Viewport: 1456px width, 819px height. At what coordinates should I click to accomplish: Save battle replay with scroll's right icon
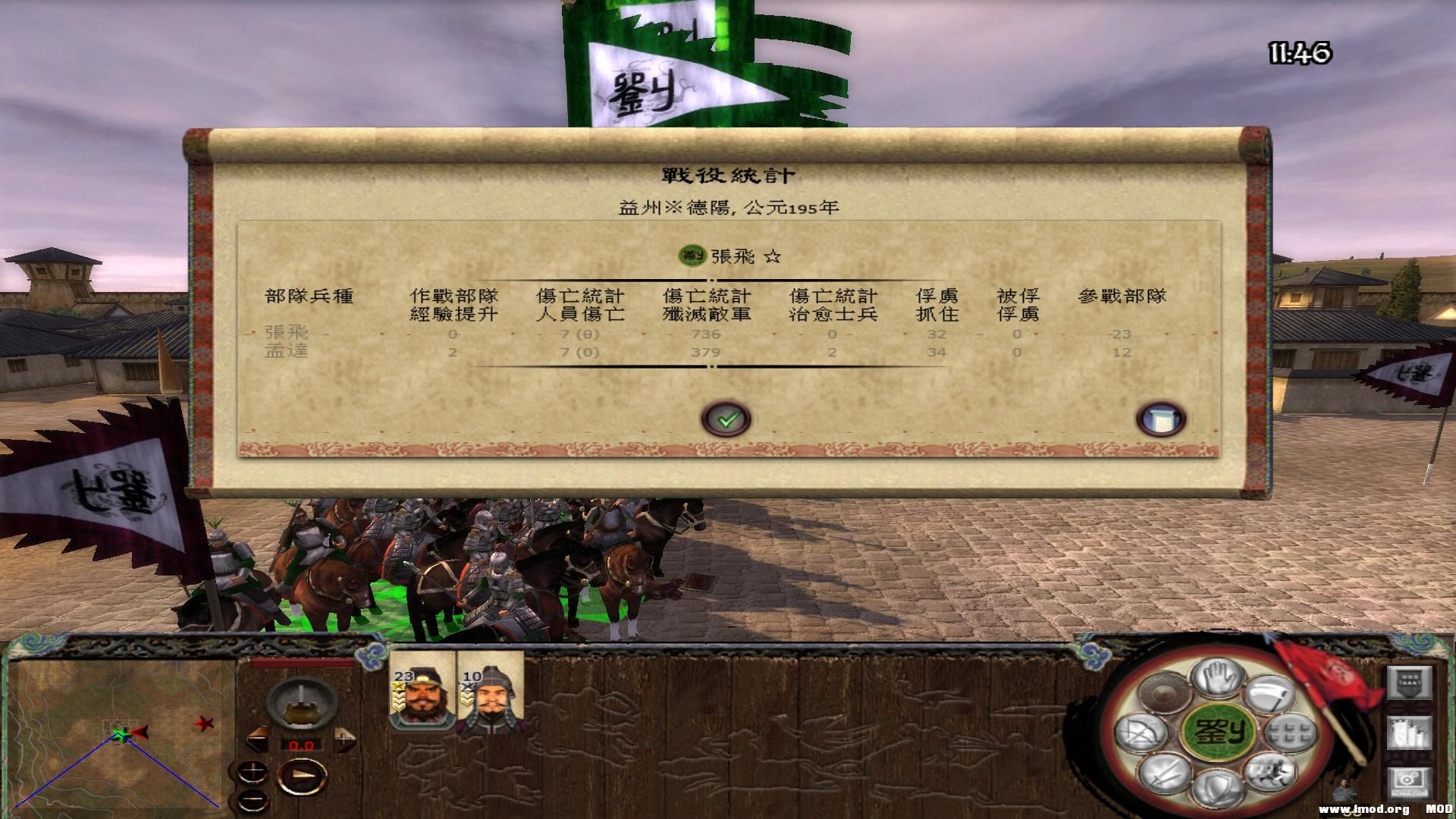1161,418
